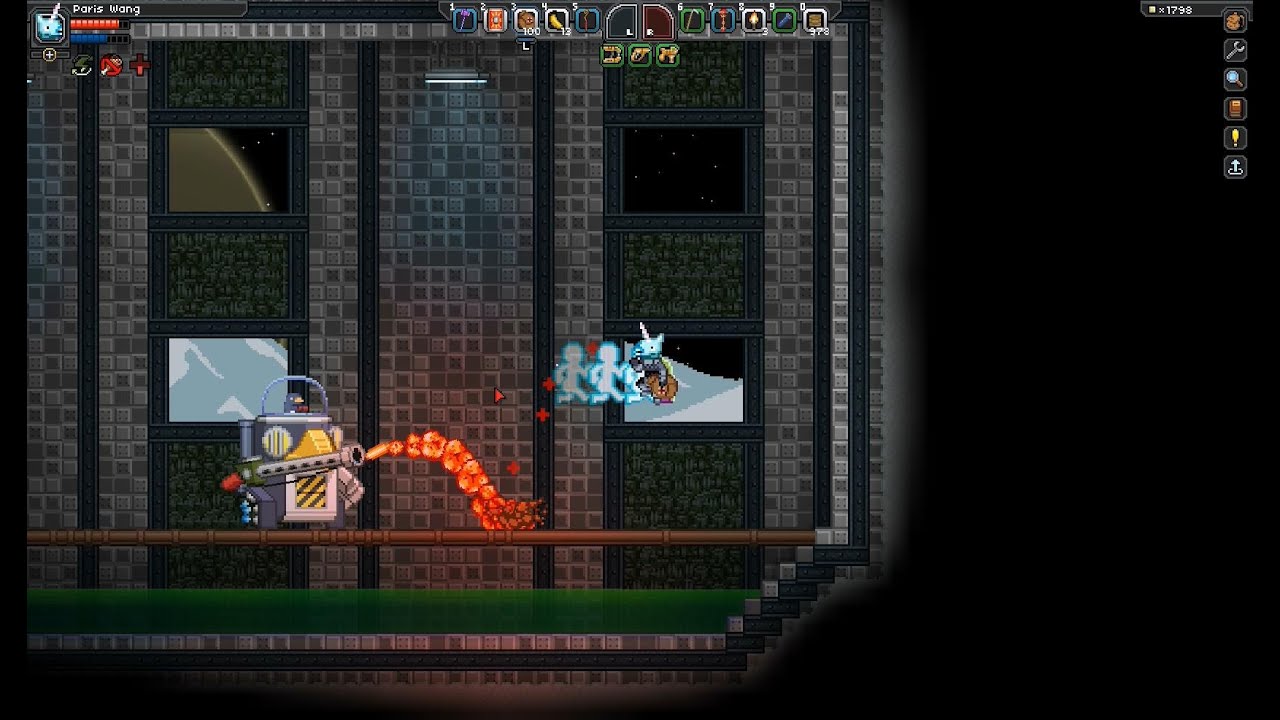Open the brown book codex
1280x720 pixels.
pyautogui.click(x=1235, y=108)
